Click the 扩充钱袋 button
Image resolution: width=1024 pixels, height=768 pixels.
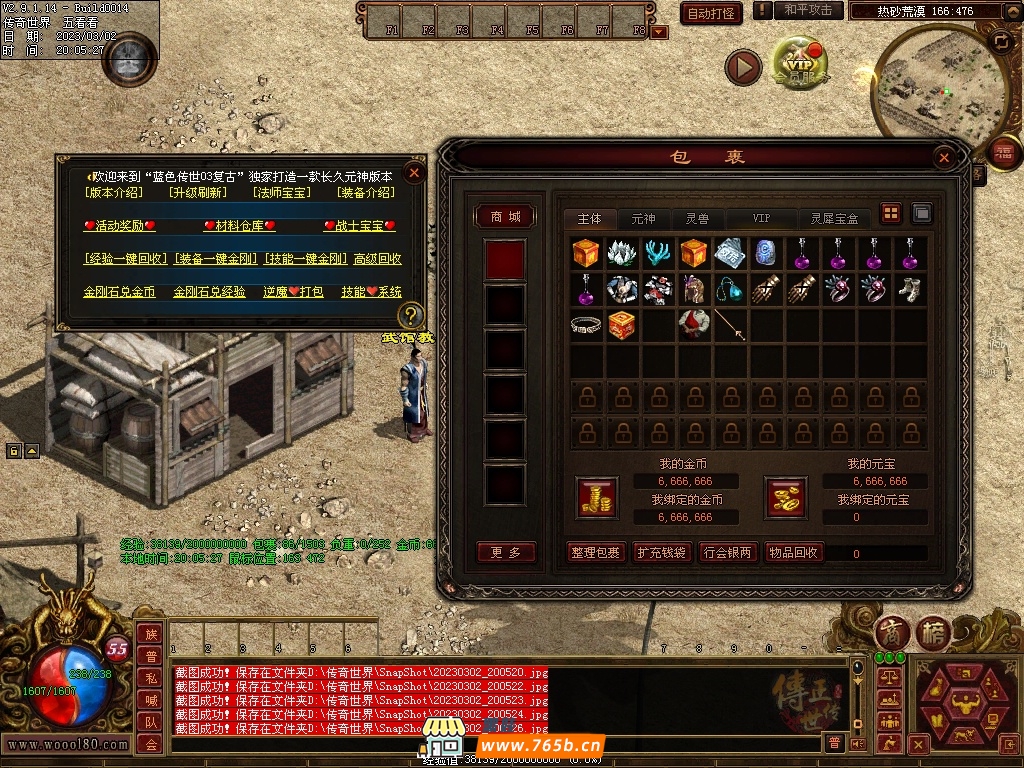point(662,552)
